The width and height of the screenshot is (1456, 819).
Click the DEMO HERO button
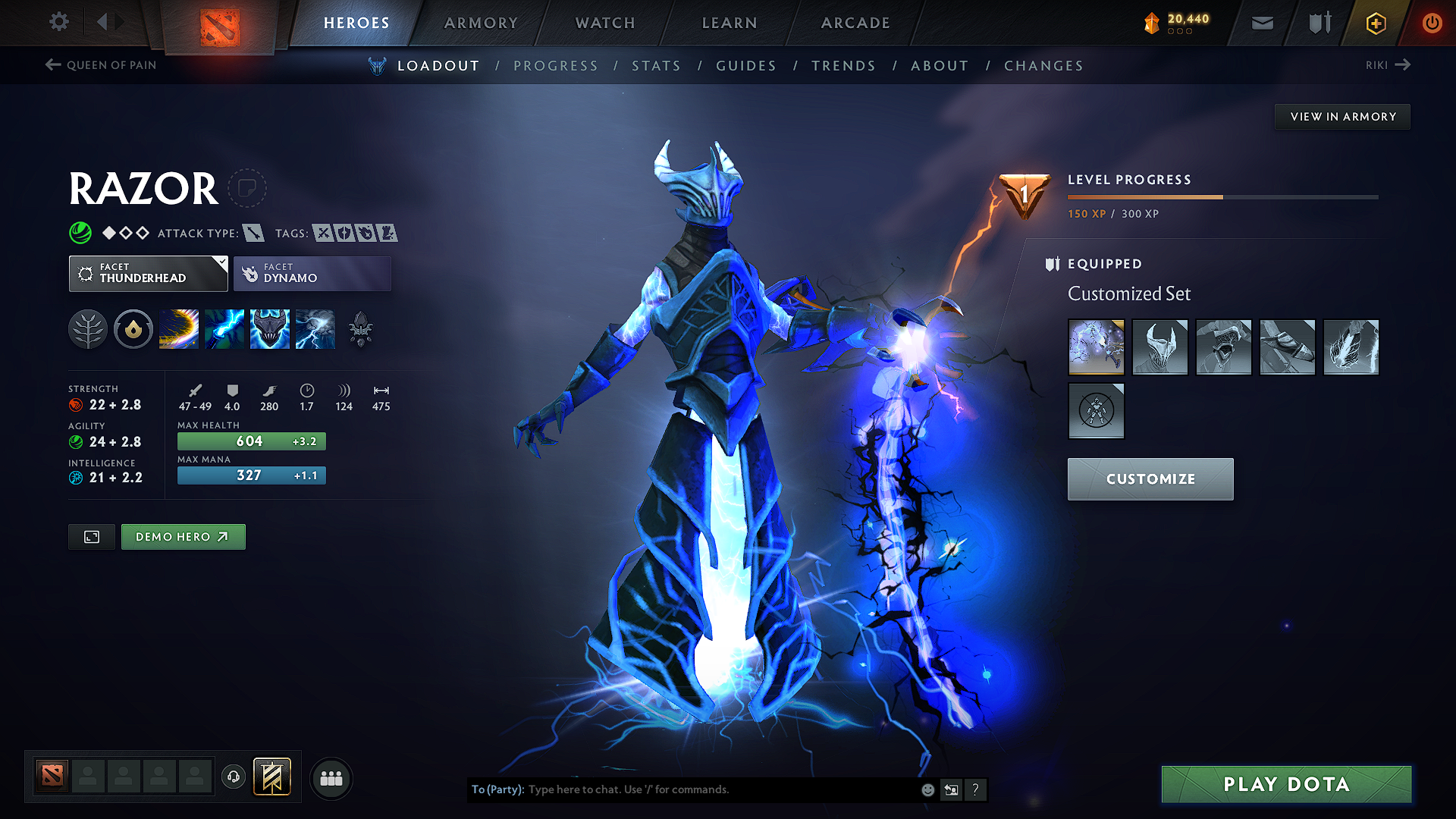tap(183, 536)
